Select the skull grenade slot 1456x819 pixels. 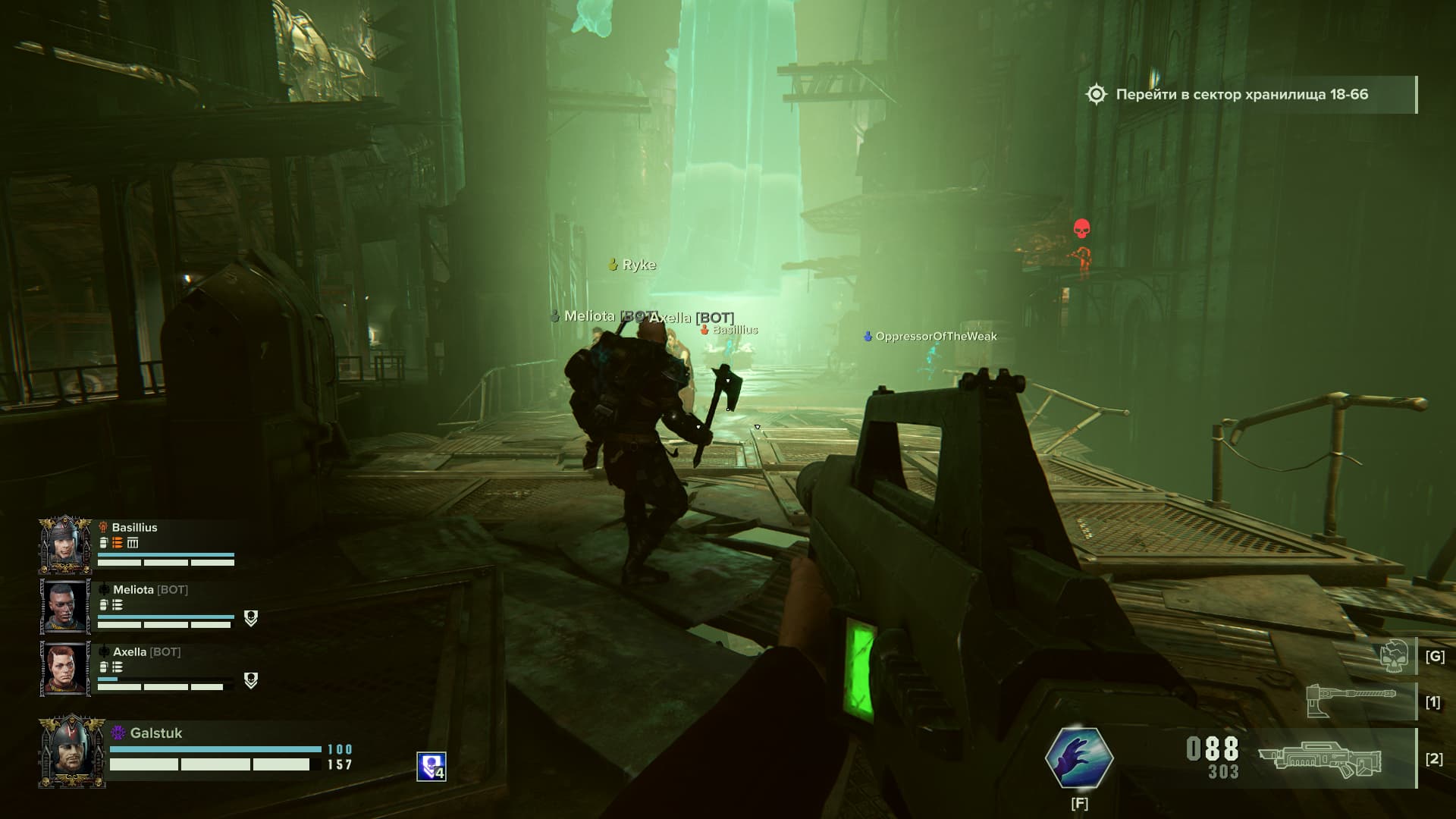(x=1395, y=656)
